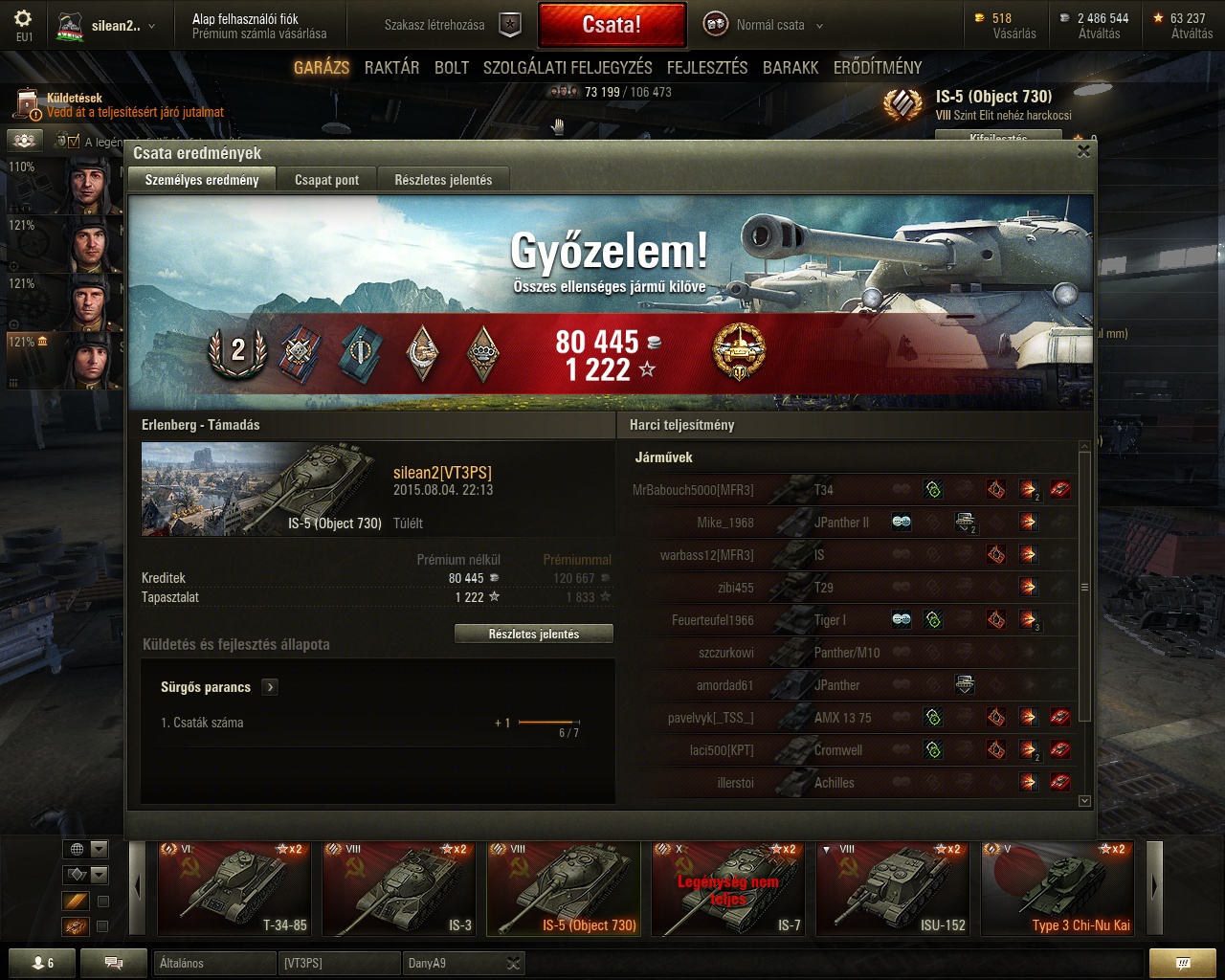
Task: Switch to the Csapat pont tab
Action: [x=326, y=180]
